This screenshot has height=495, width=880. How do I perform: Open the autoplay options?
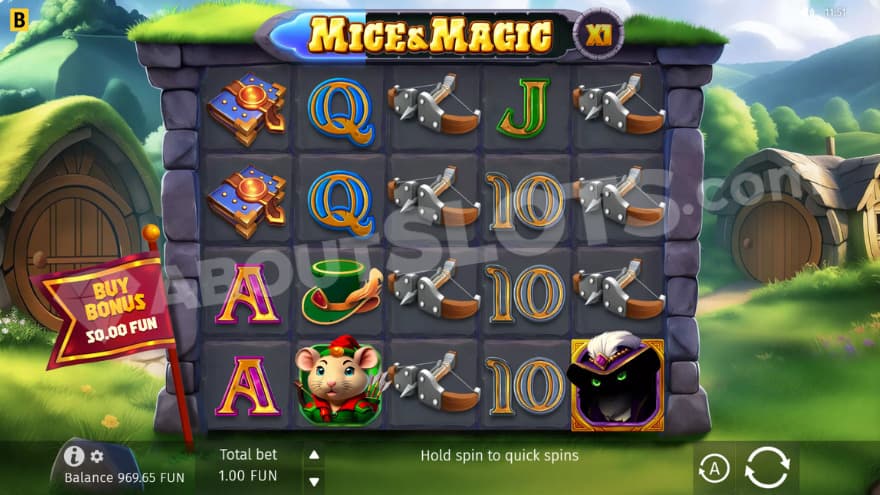pyautogui.click(x=712, y=467)
